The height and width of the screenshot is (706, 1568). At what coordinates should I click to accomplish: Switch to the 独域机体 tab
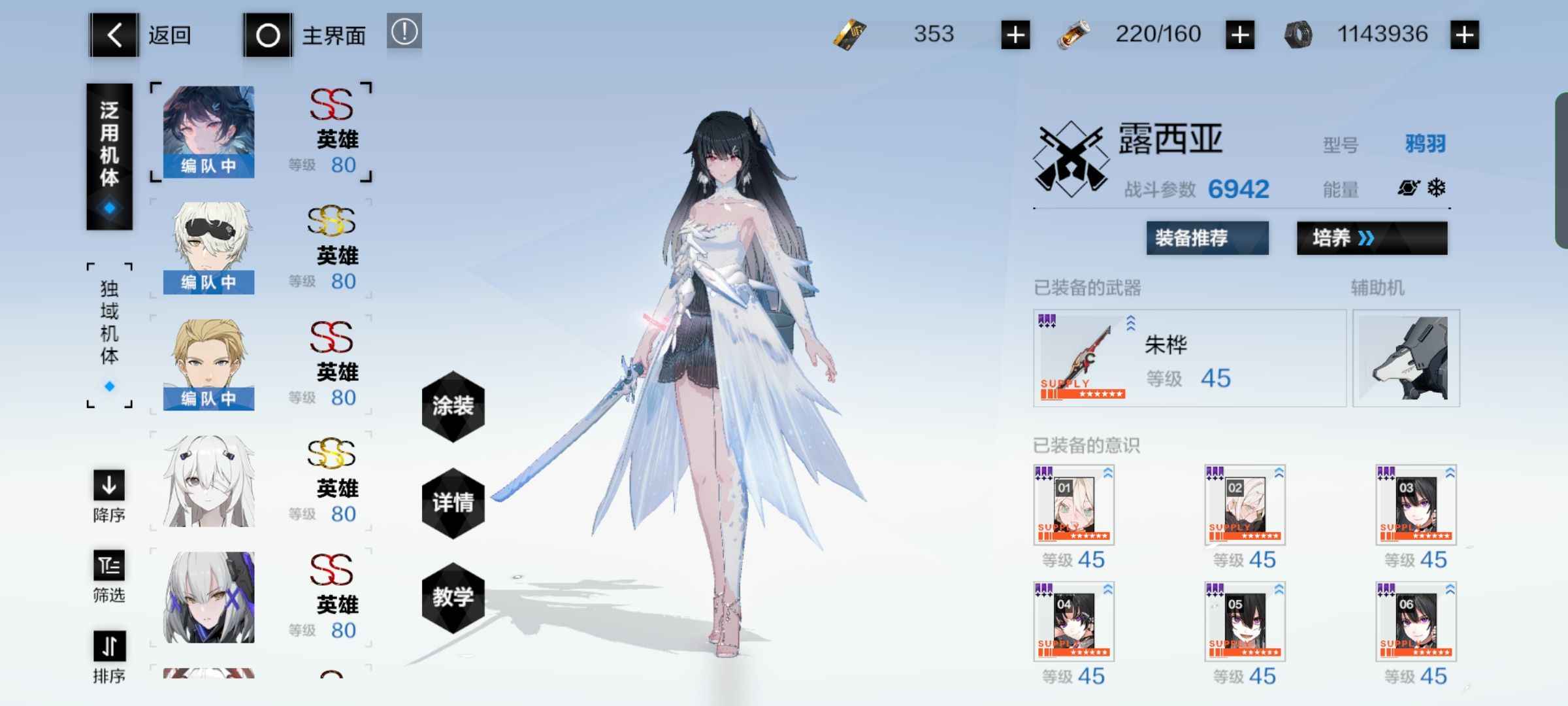click(109, 335)
